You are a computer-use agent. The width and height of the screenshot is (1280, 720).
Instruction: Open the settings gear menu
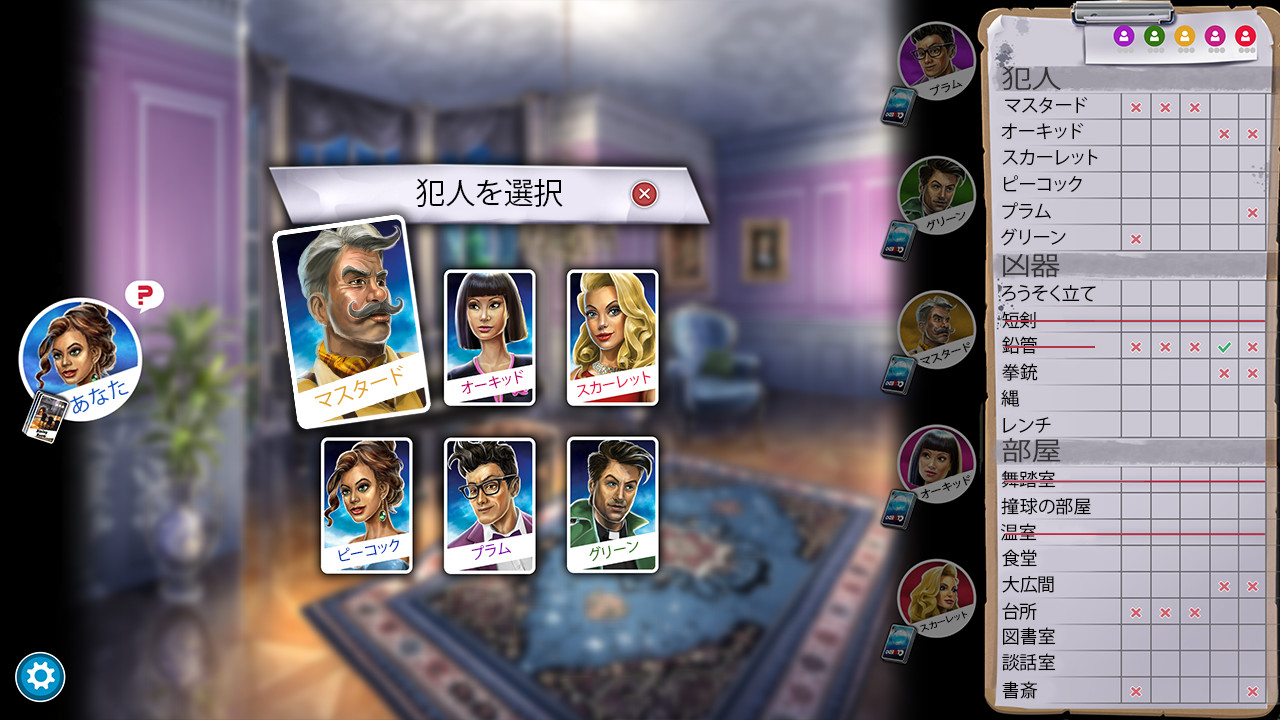pos(40,676)
